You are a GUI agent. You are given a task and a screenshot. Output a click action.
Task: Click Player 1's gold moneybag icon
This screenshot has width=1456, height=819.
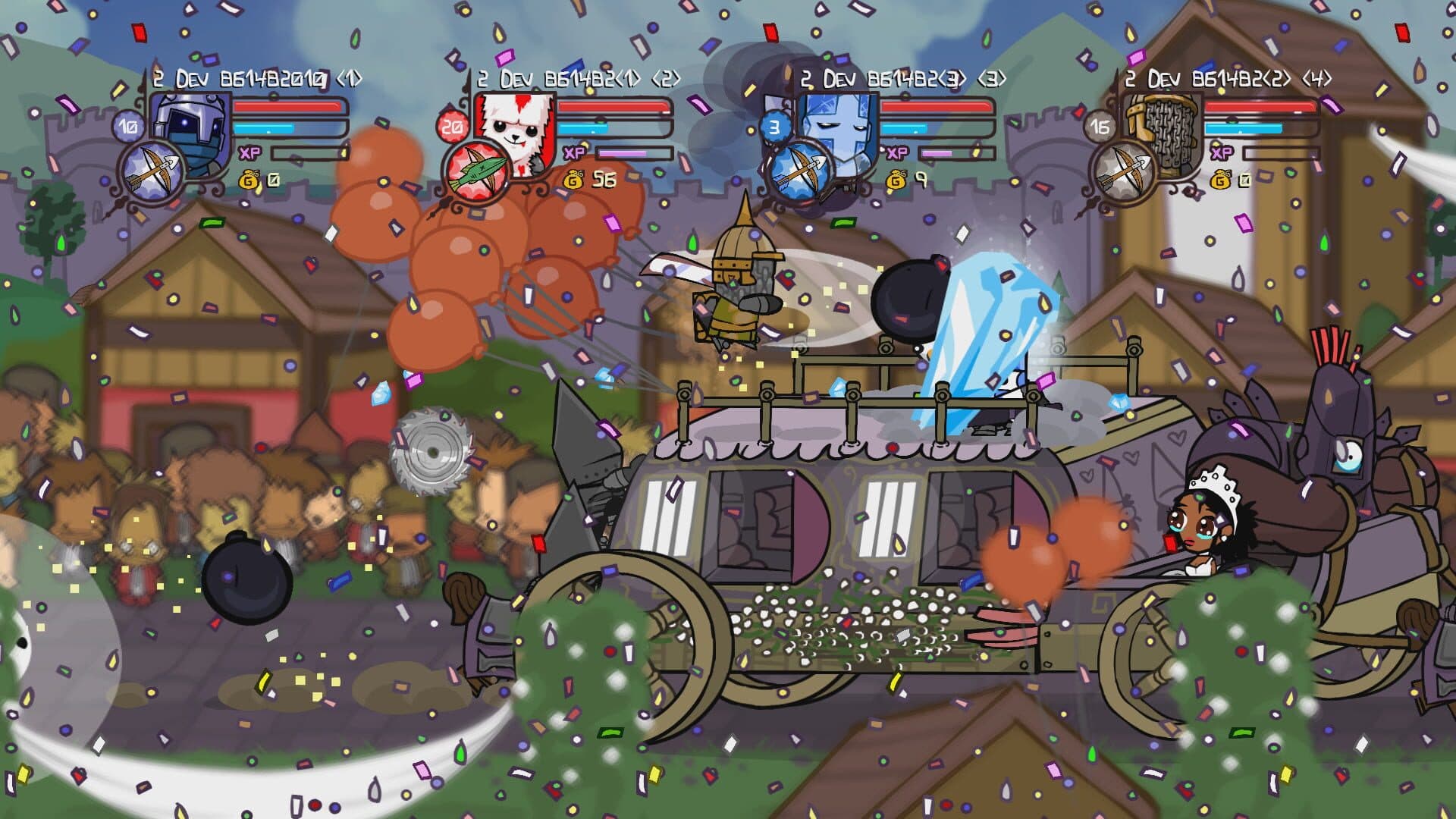247,180
